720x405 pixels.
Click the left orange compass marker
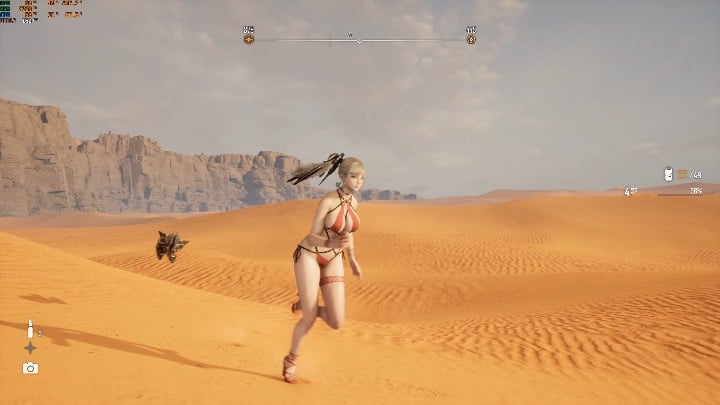click(x=248, y=39)
